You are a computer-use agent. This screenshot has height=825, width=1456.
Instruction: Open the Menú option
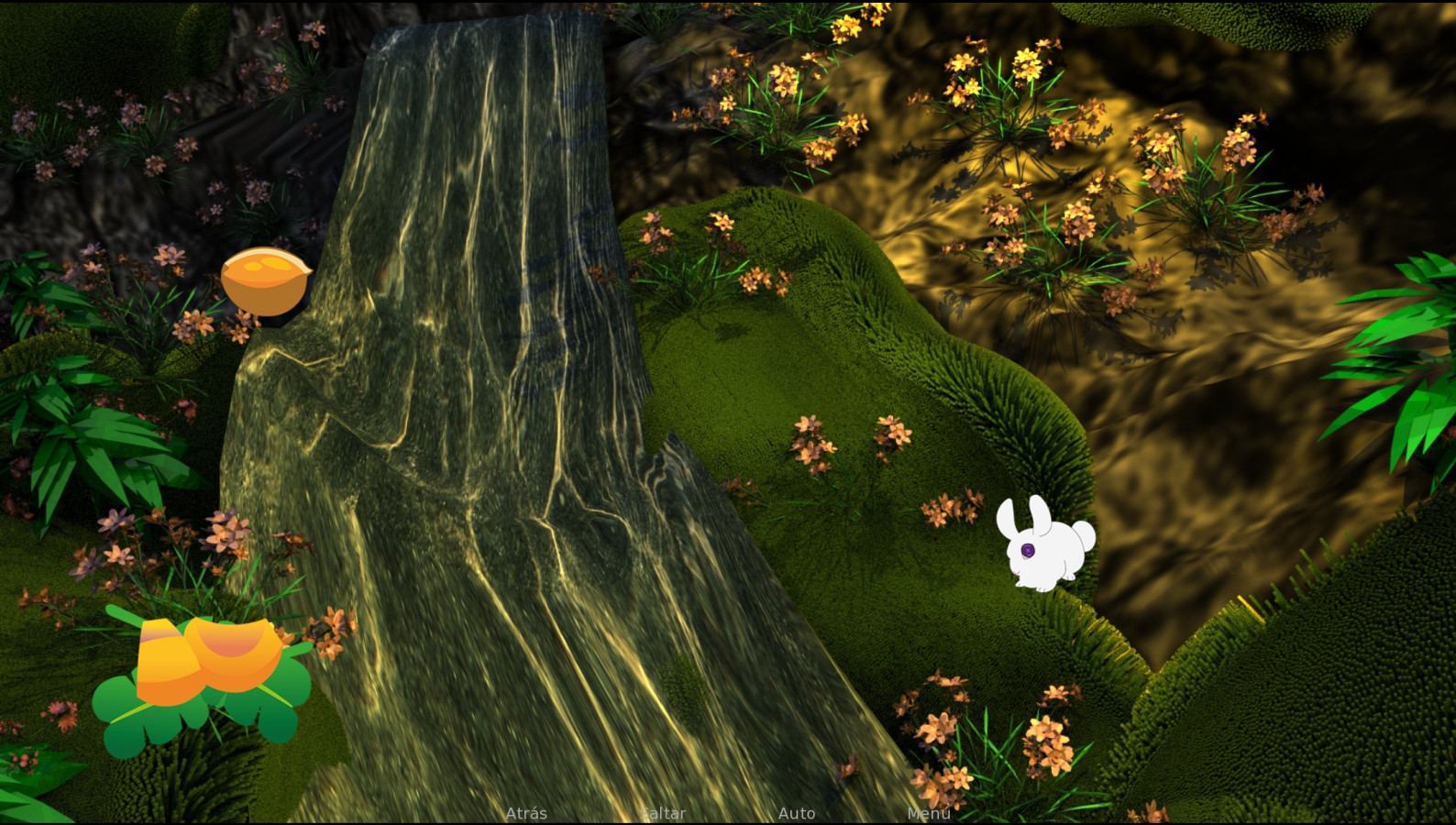[928, 813]
